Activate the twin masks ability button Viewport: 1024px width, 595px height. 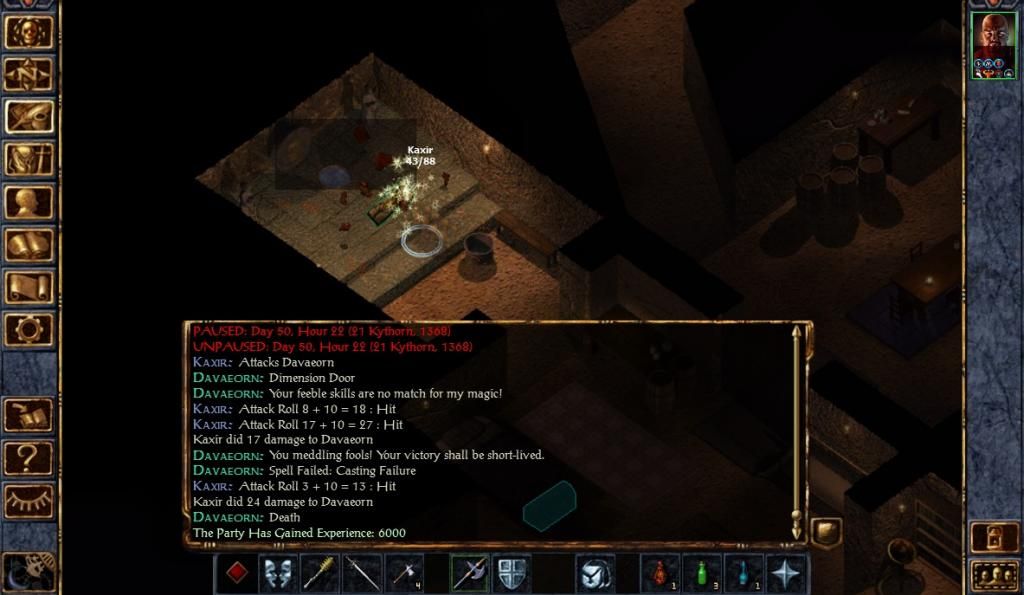pyautogui.click(x=278, y=574)
